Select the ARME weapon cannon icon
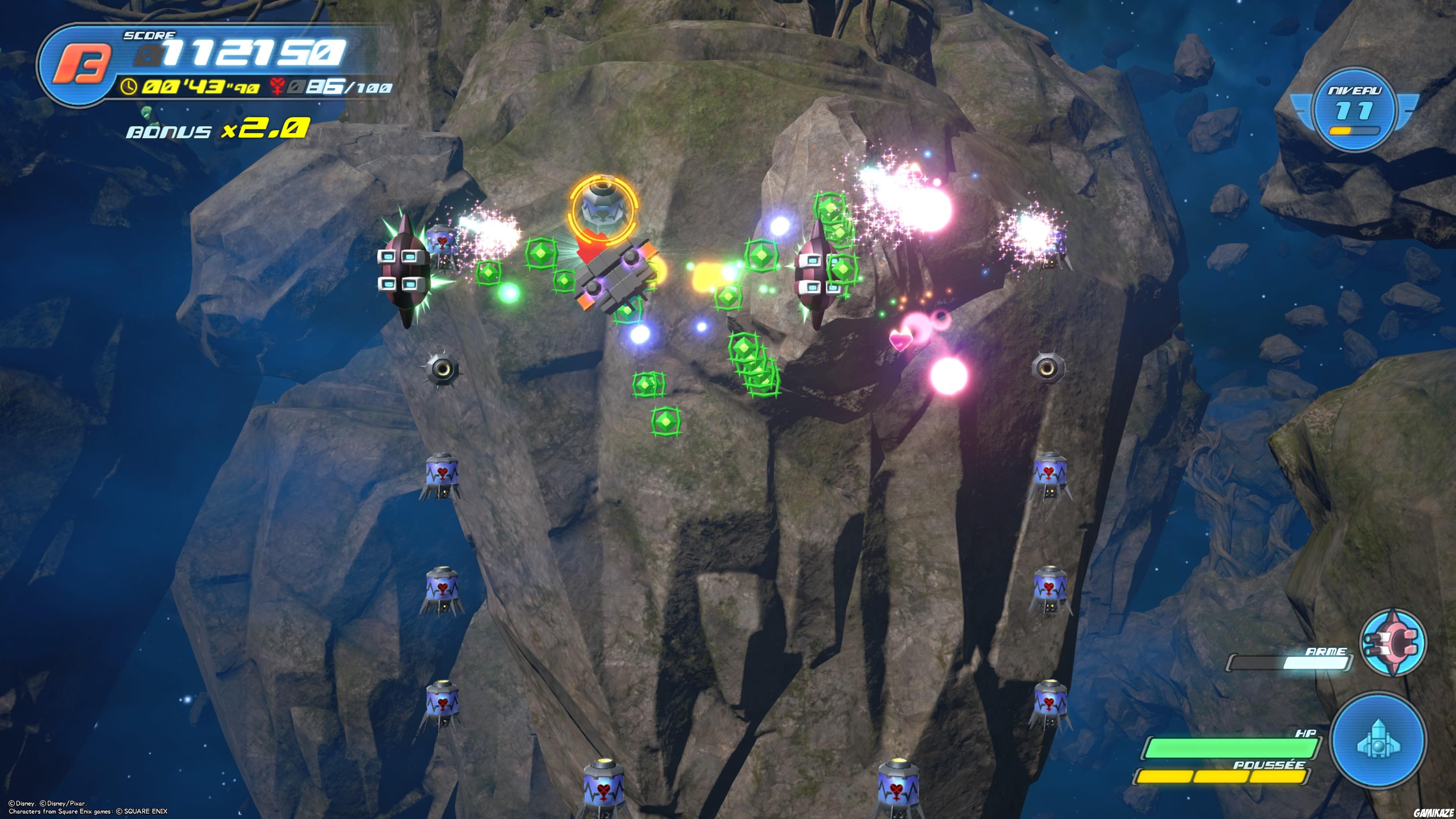 coord(1392,642)
